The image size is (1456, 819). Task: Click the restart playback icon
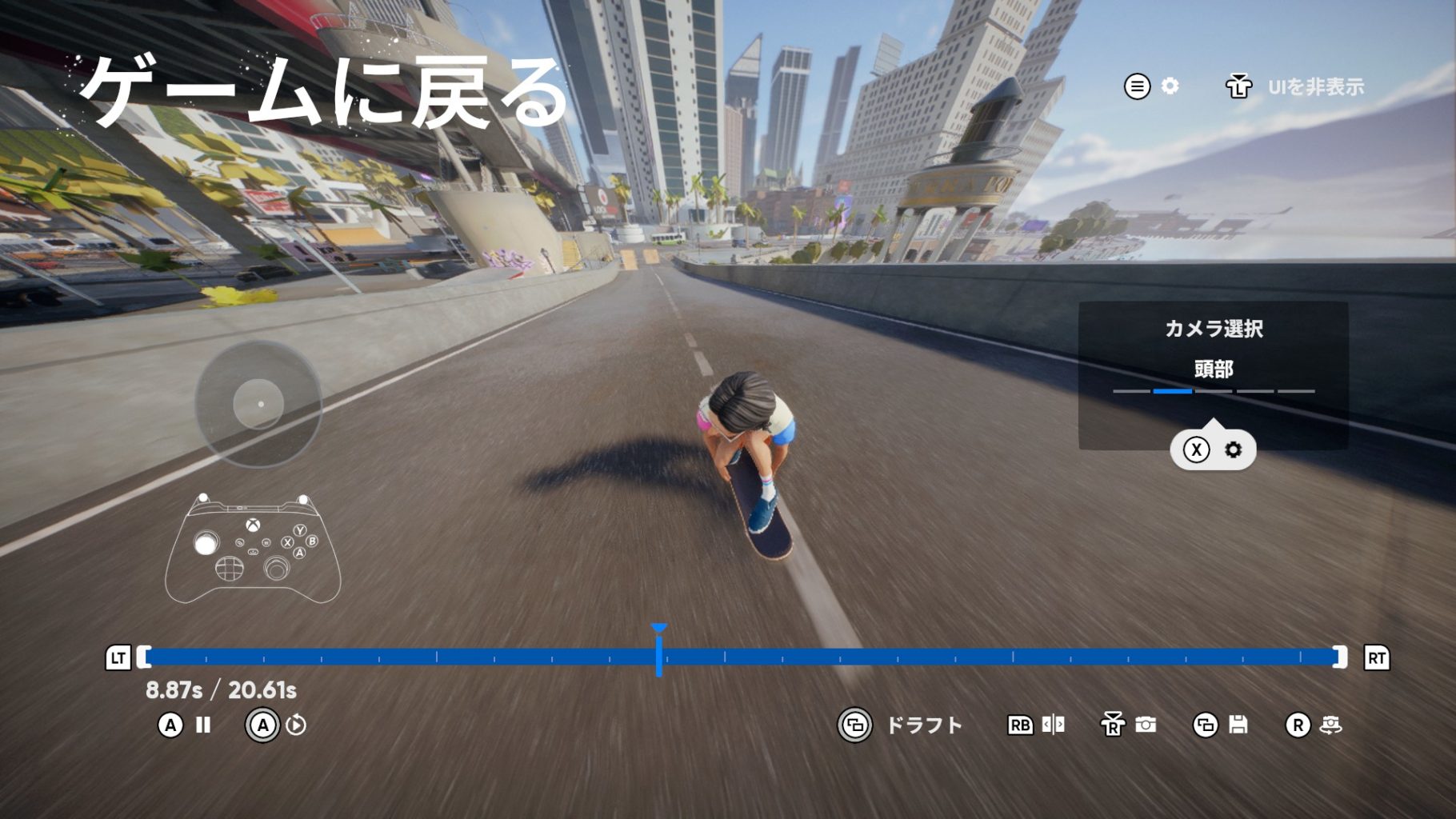click(296, 725)
